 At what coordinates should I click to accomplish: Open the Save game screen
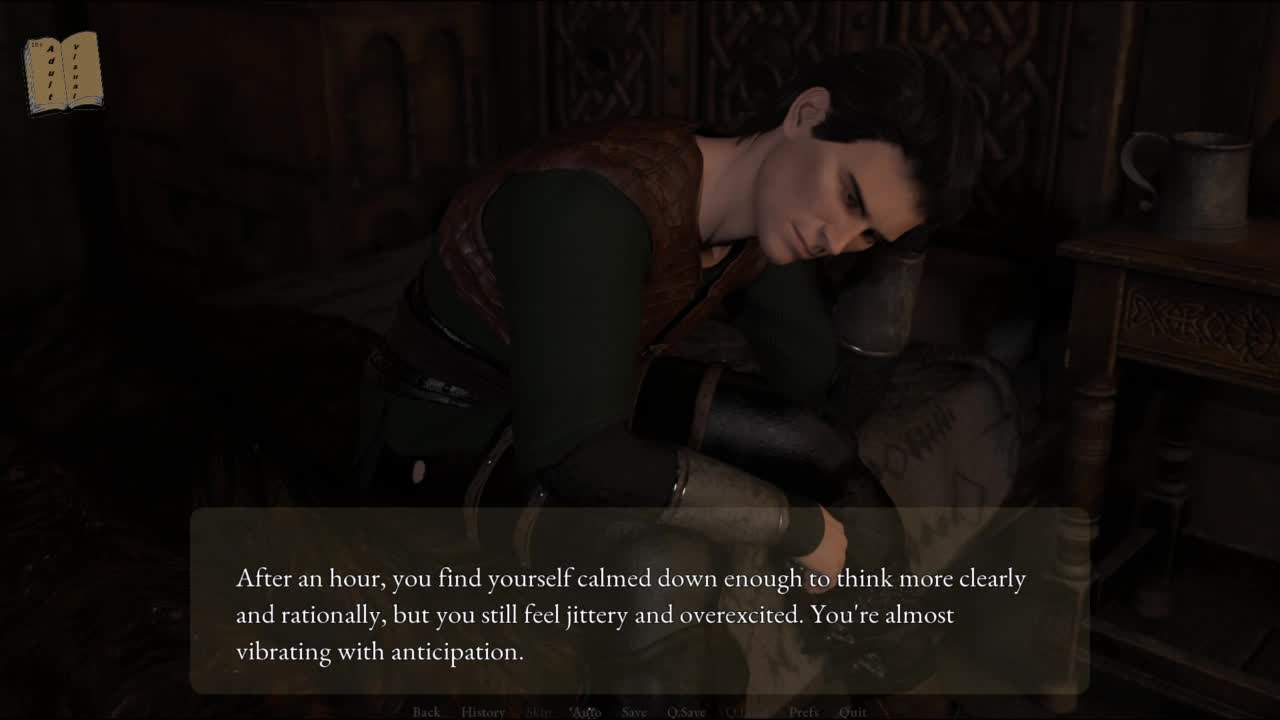[634, 712]
